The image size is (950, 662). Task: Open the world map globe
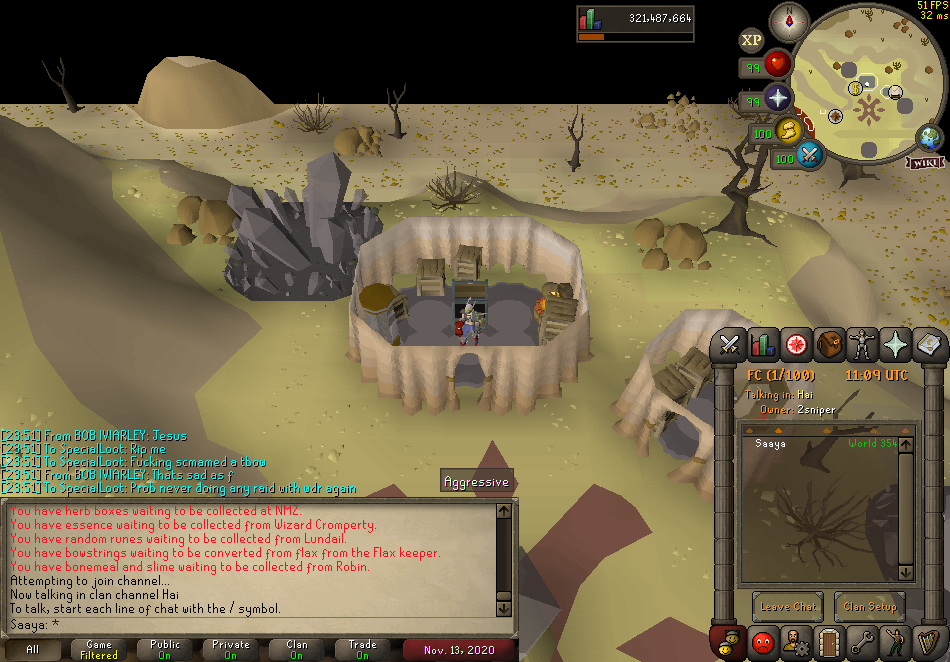point(931,138)
